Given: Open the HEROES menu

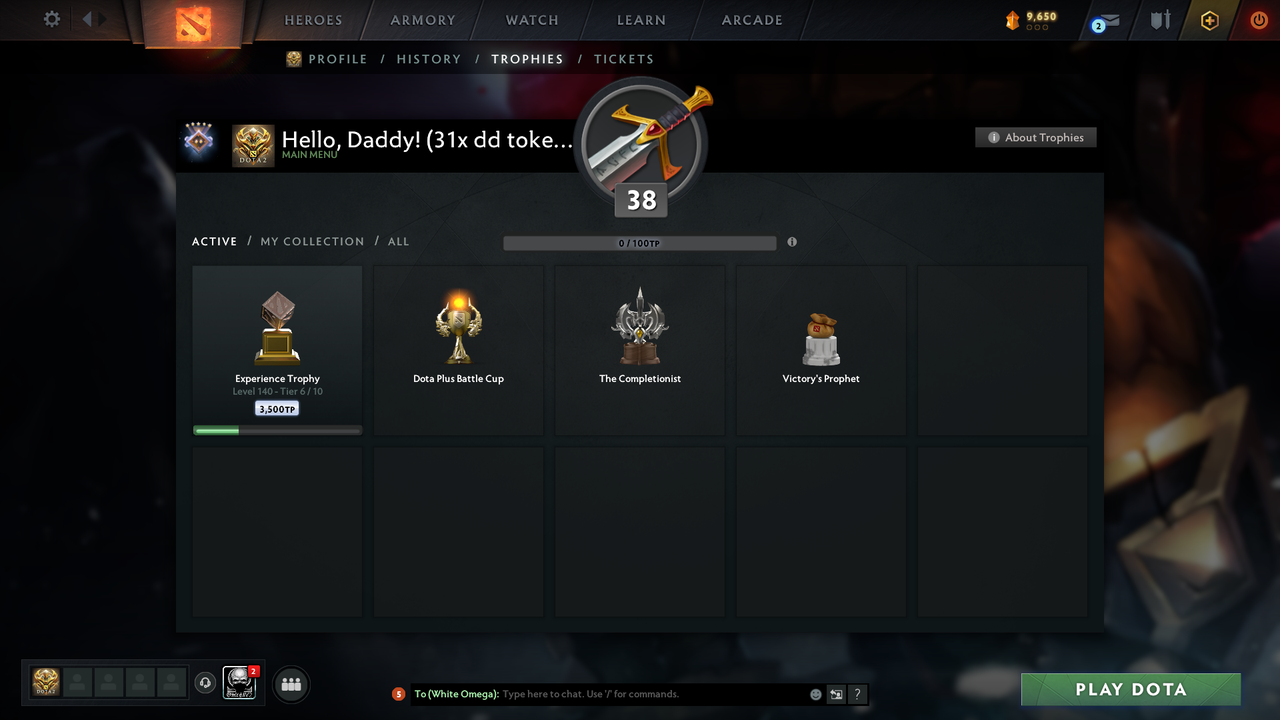Looking at the screenshot, I should [x=313, y=20].
